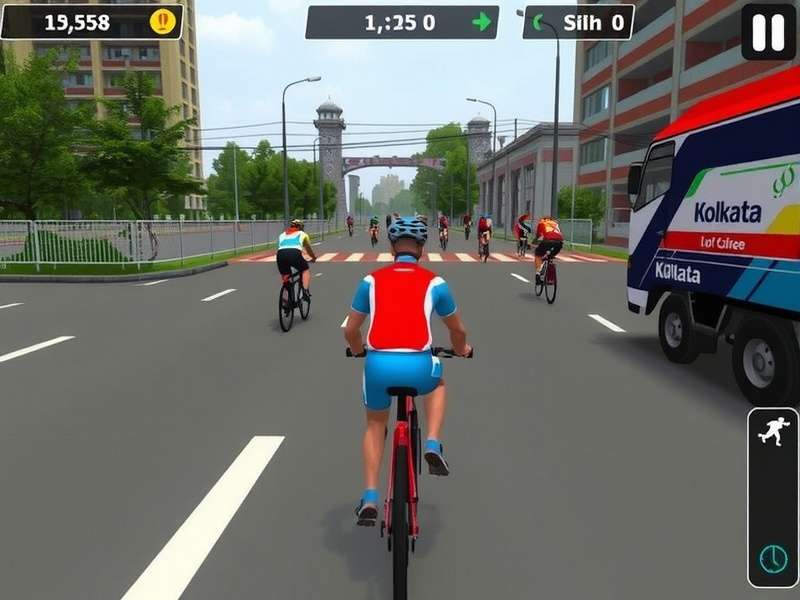800x600 pixels.
Task: Tap the running figure sprint icon
Action: pos(773,432)
